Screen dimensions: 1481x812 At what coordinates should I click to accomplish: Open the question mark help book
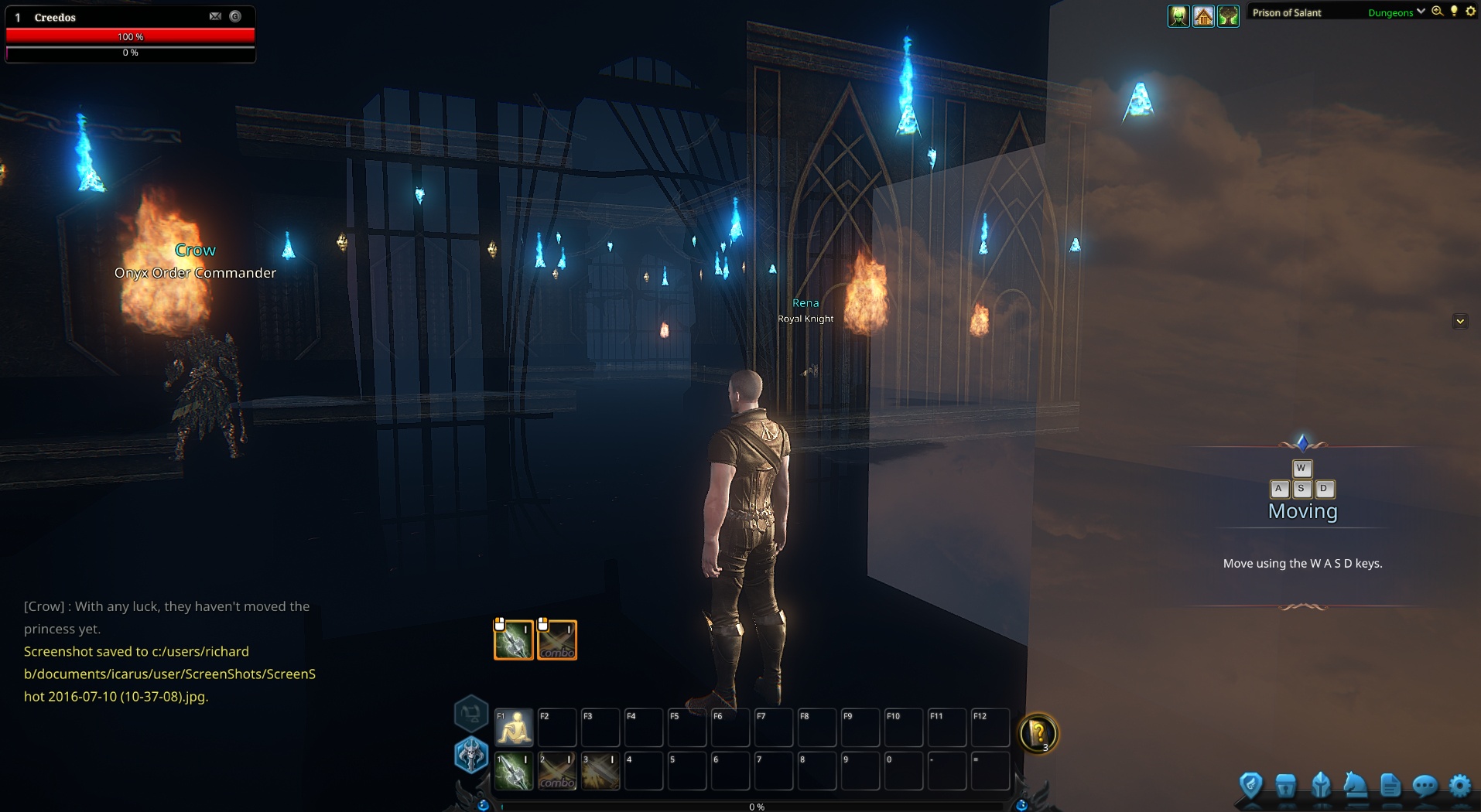(1038, 732)
